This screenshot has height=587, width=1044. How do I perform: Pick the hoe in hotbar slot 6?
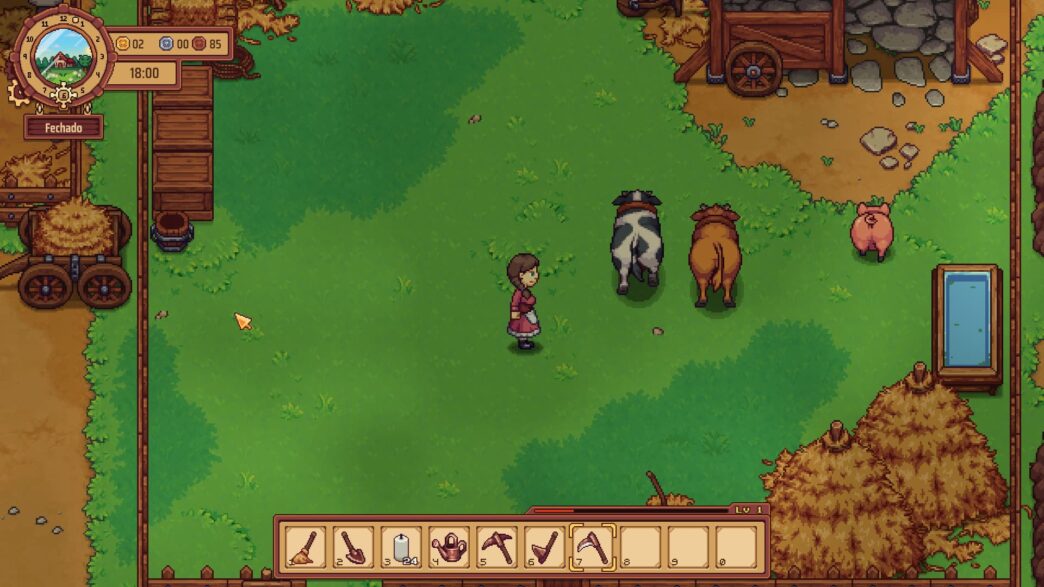point(545,546)
